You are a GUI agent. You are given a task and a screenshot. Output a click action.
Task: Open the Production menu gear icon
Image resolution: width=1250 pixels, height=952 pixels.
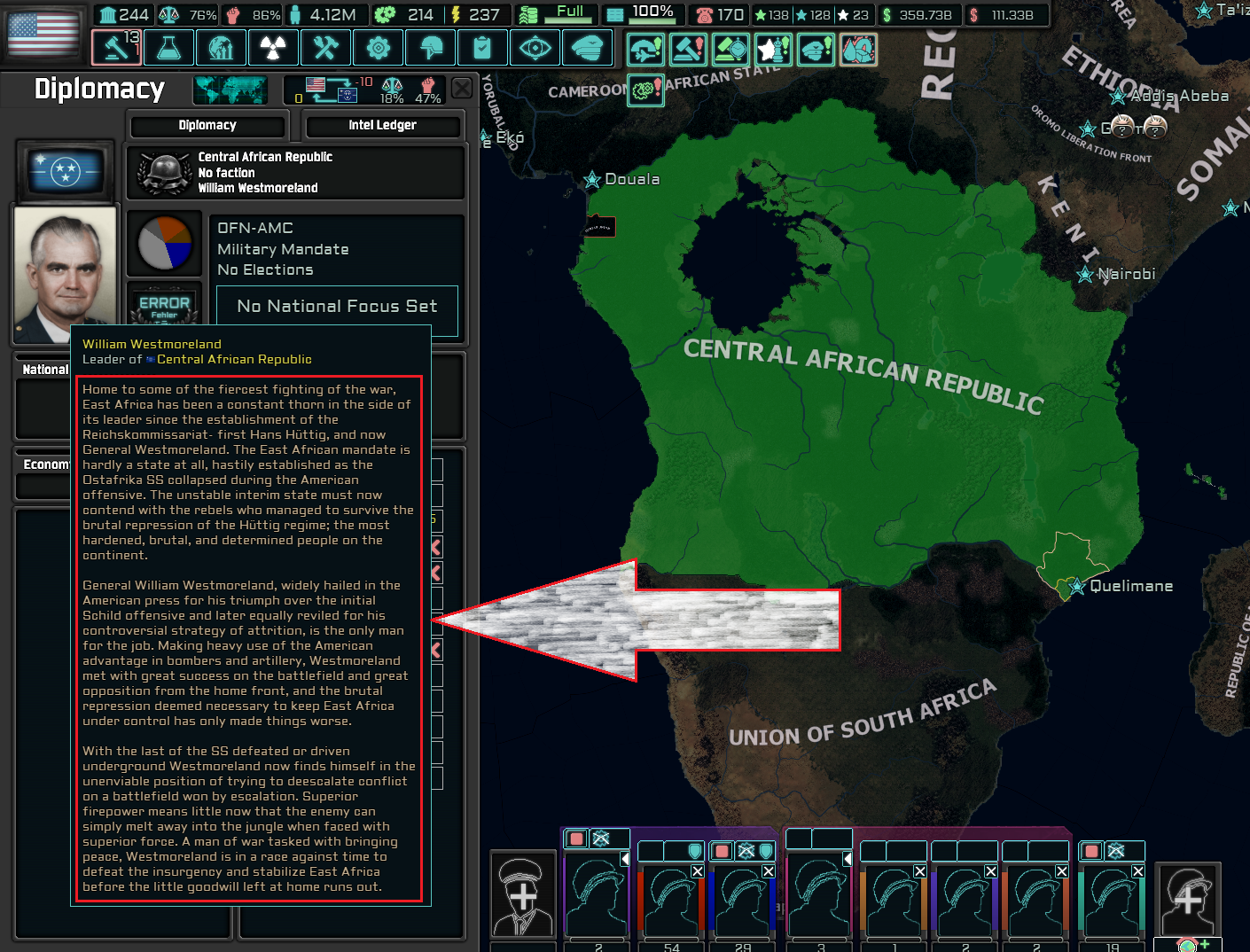point(379,48)
